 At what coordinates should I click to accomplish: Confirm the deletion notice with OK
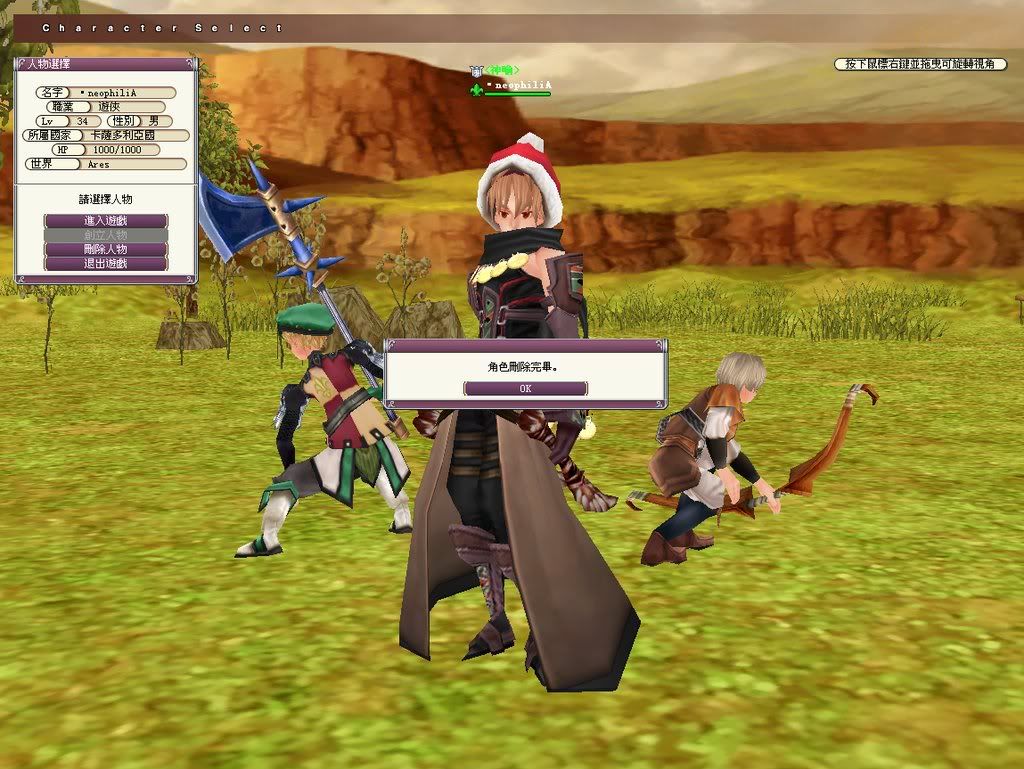click(x=525, y=388)
